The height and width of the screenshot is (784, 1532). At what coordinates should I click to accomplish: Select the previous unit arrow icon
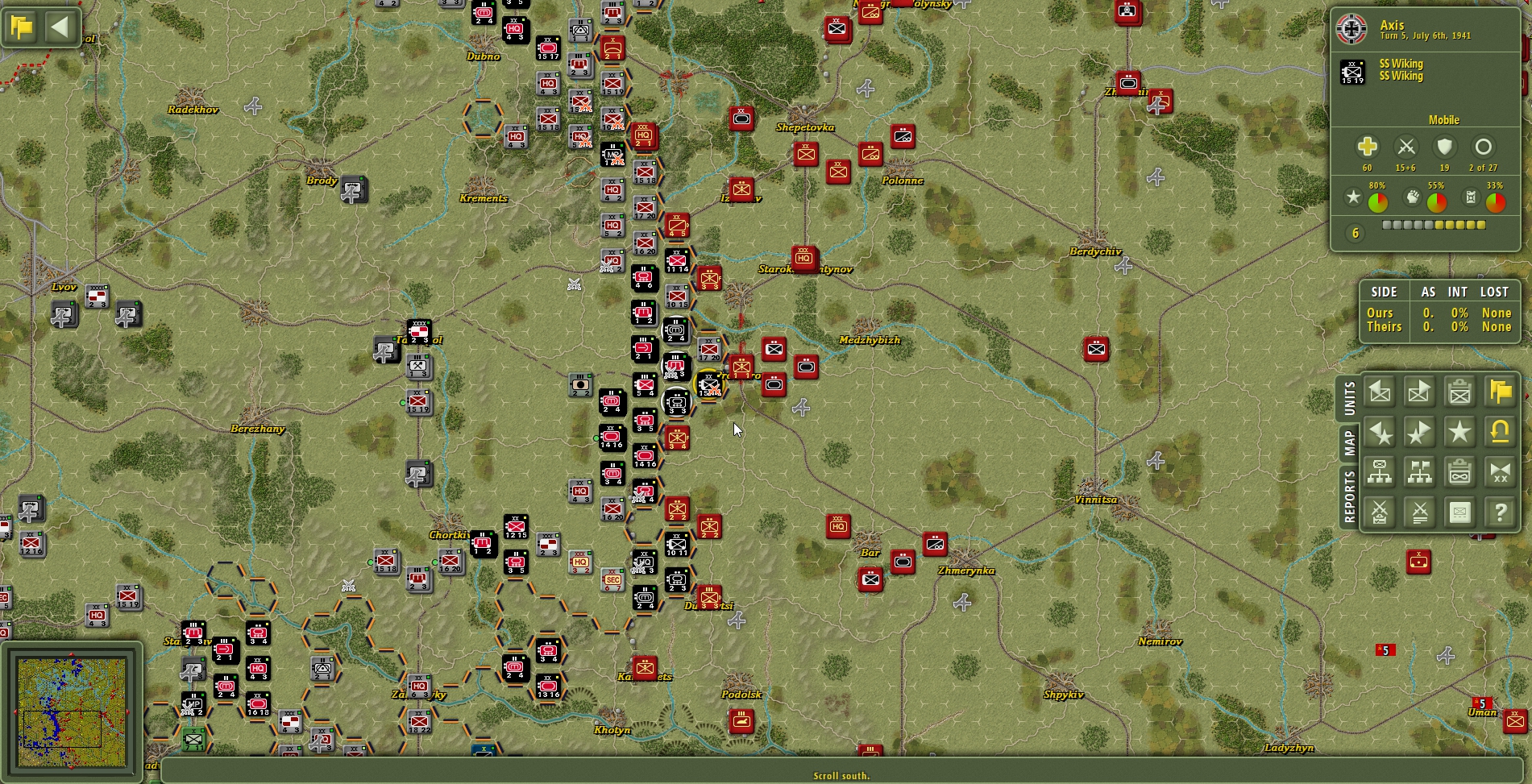coord(1381,392)
